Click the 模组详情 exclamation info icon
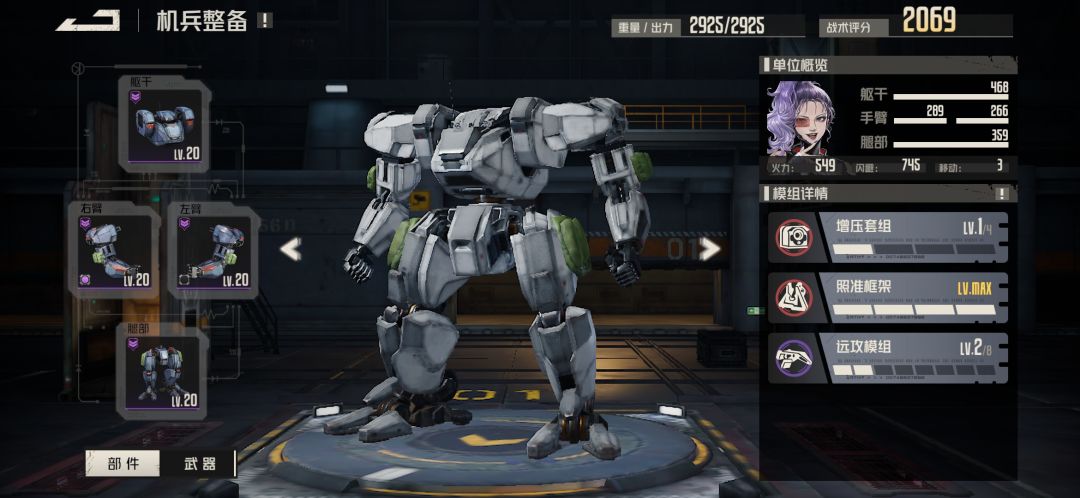The width and height of the screenshot is (1080, 498). click(x=1002, y=194)
